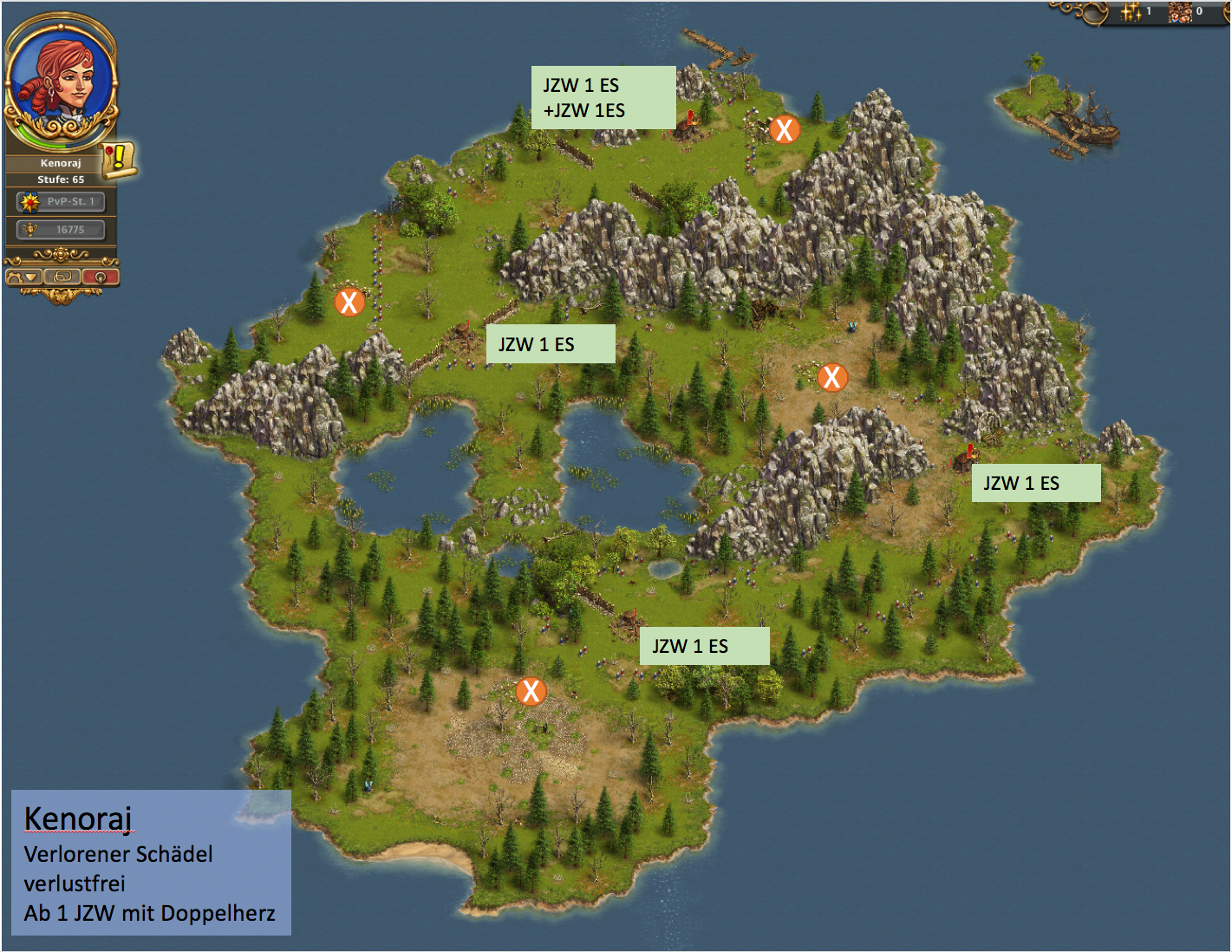This screenshot has width=1232, height=952.
Task: Select the golden sparkles icon in top bar
Action: tap(1131, 11)
